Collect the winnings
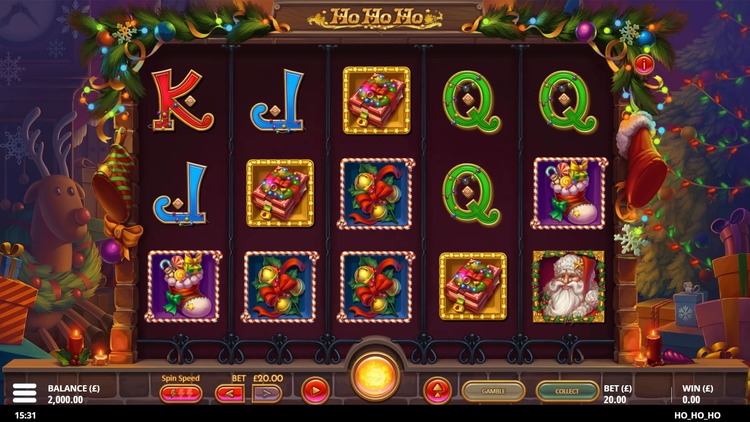 [x=567, y=391]
